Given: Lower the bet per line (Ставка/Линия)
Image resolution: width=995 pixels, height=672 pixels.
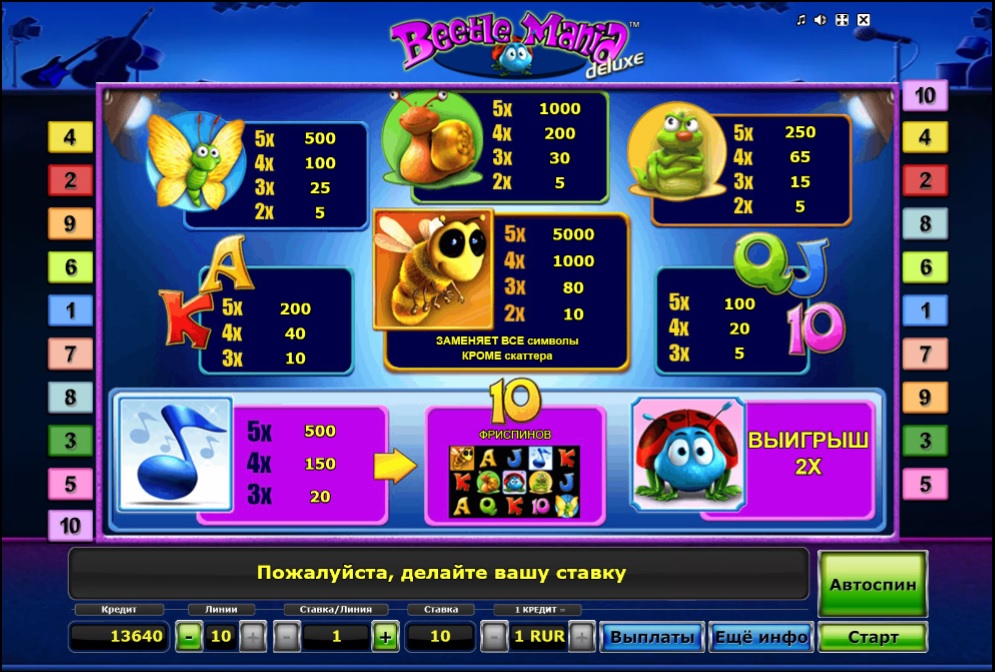Looking at the screenshot, I should [x=286, y=636].
